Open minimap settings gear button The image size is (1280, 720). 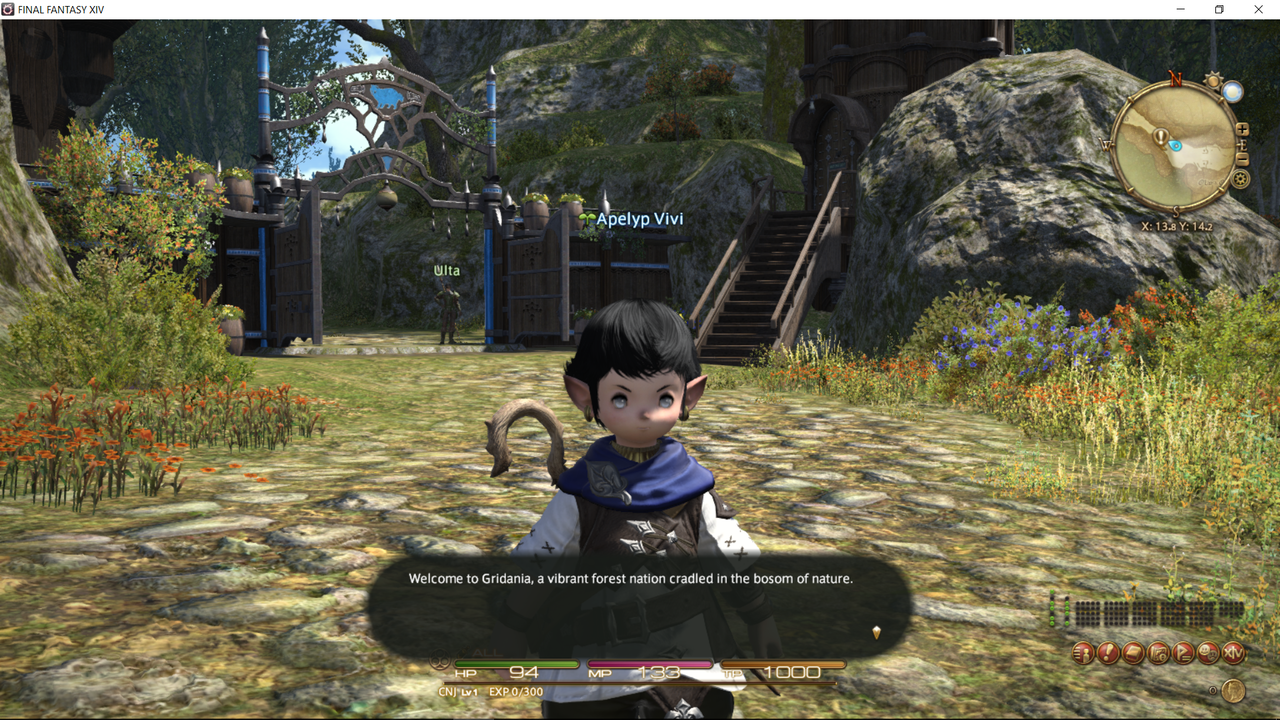[x=1241, y=180]
